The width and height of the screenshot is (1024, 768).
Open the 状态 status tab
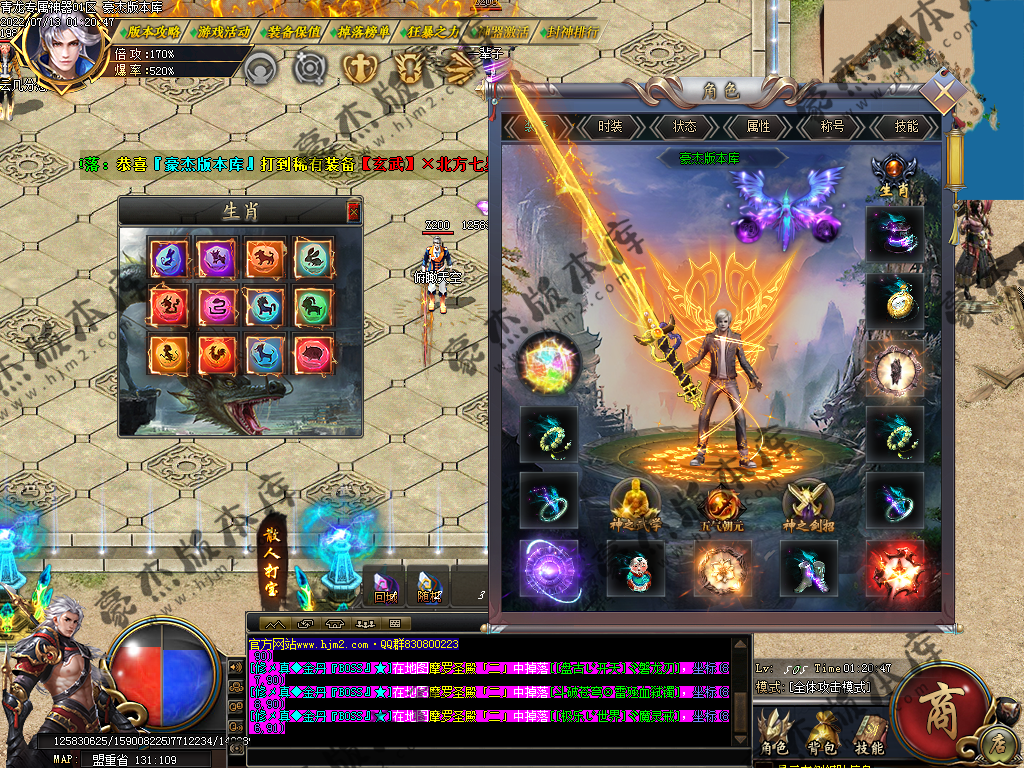(x=684, y=127)
